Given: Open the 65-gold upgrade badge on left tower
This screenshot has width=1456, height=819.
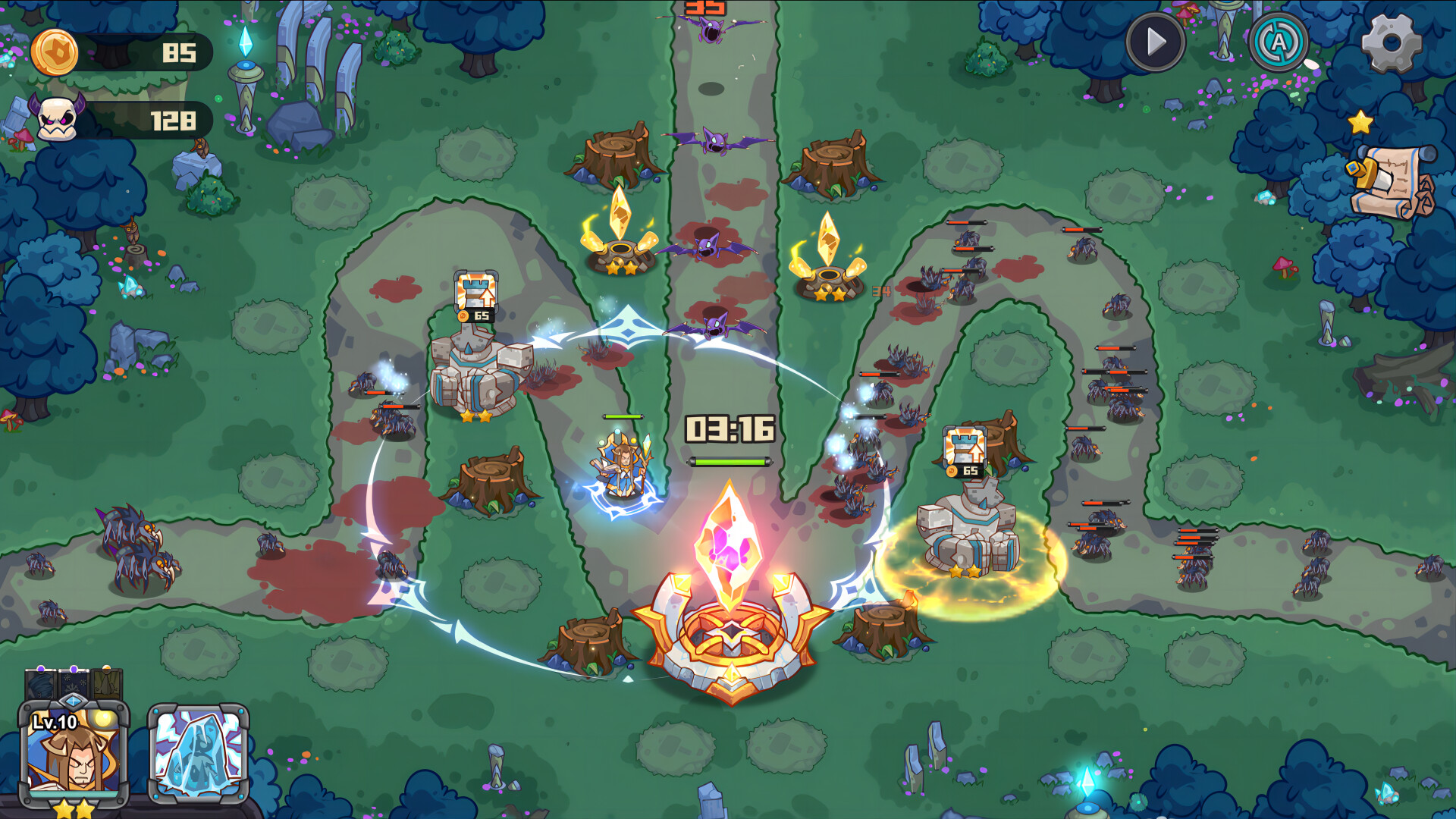Looking at the screenshot, I should (x=477, y=300).
